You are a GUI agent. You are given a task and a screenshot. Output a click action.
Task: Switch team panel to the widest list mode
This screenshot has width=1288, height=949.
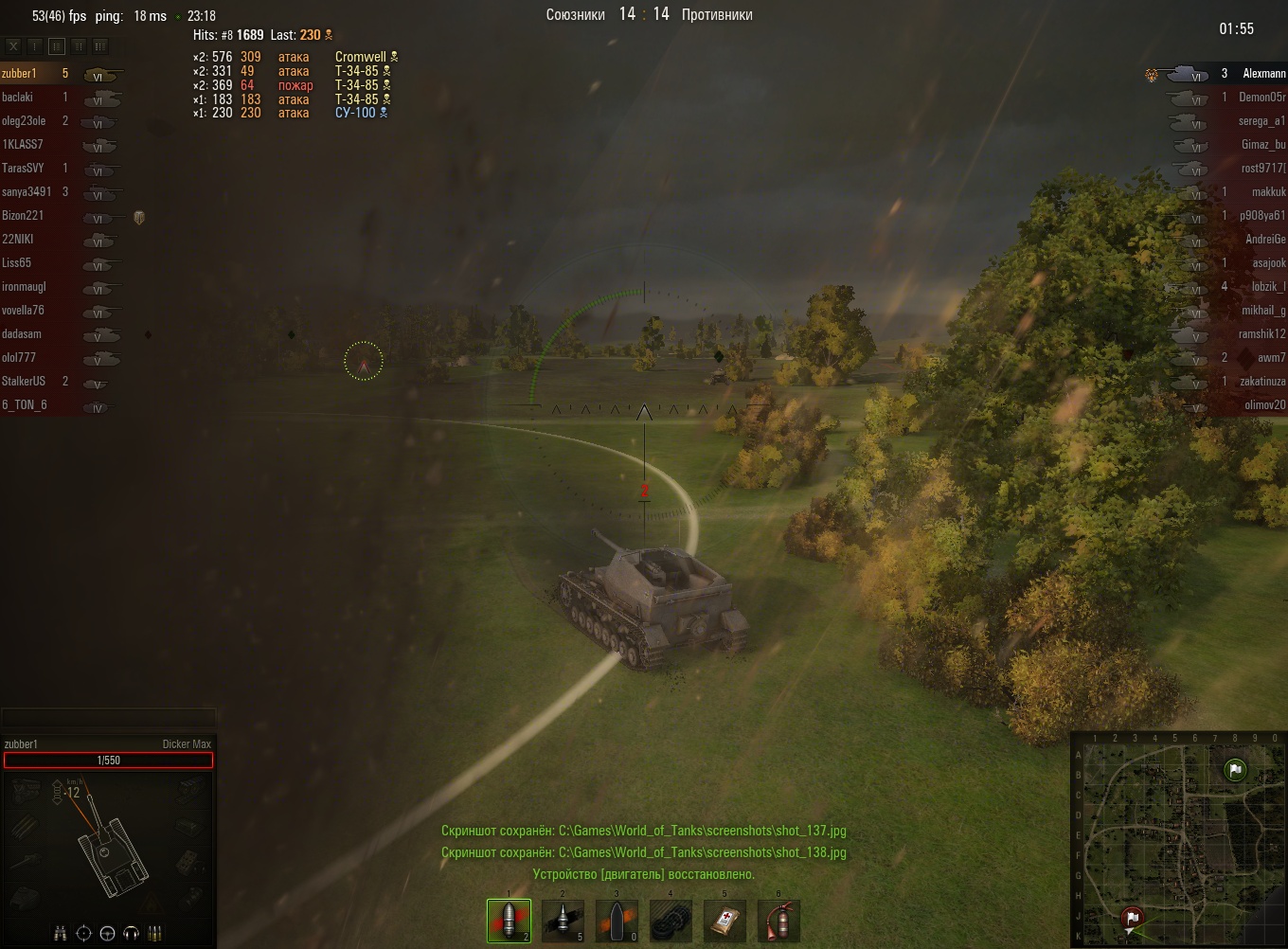(x=100, y=45)
